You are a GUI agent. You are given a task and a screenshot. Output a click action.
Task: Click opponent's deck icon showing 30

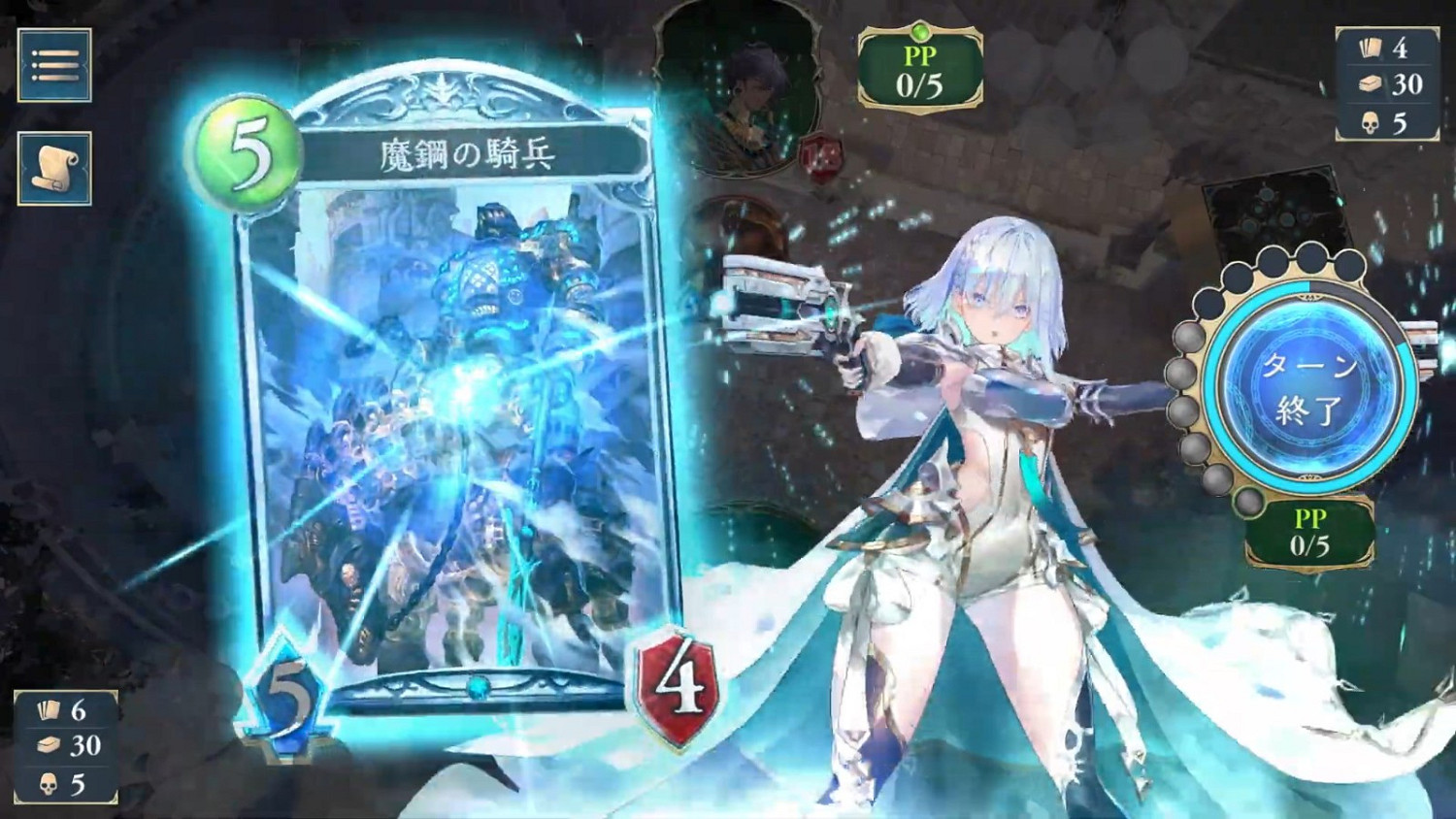[x=1371, y=83]
